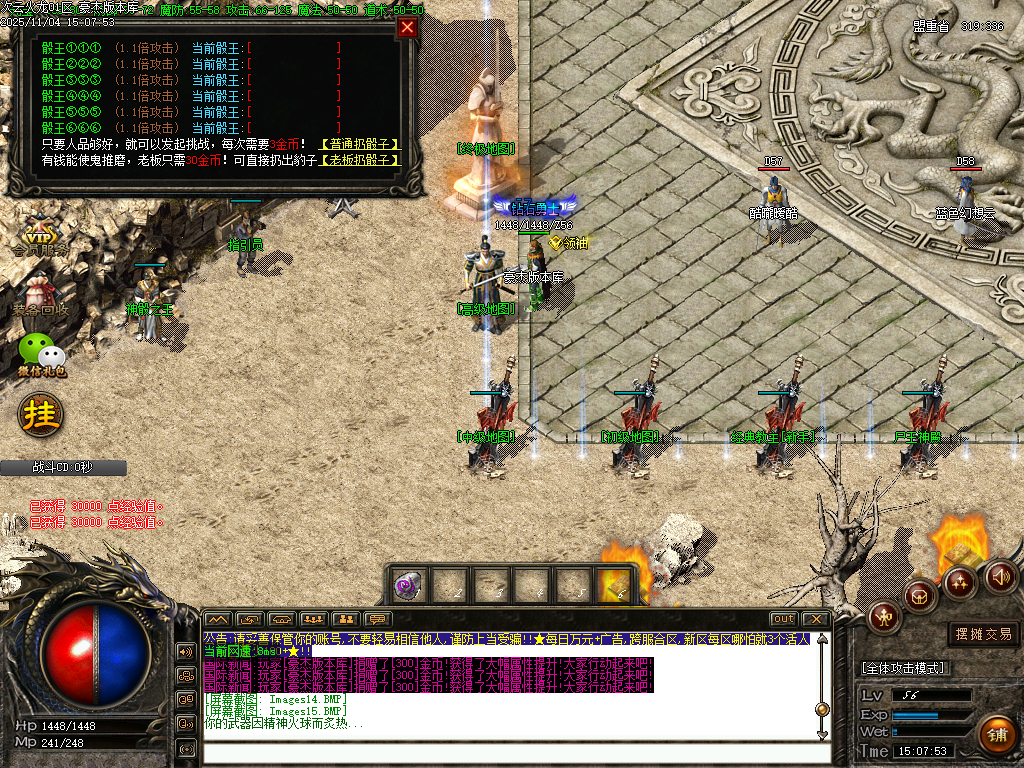
Task: Select the purple item in hotbar slot 1
Action: pos(407,585)
